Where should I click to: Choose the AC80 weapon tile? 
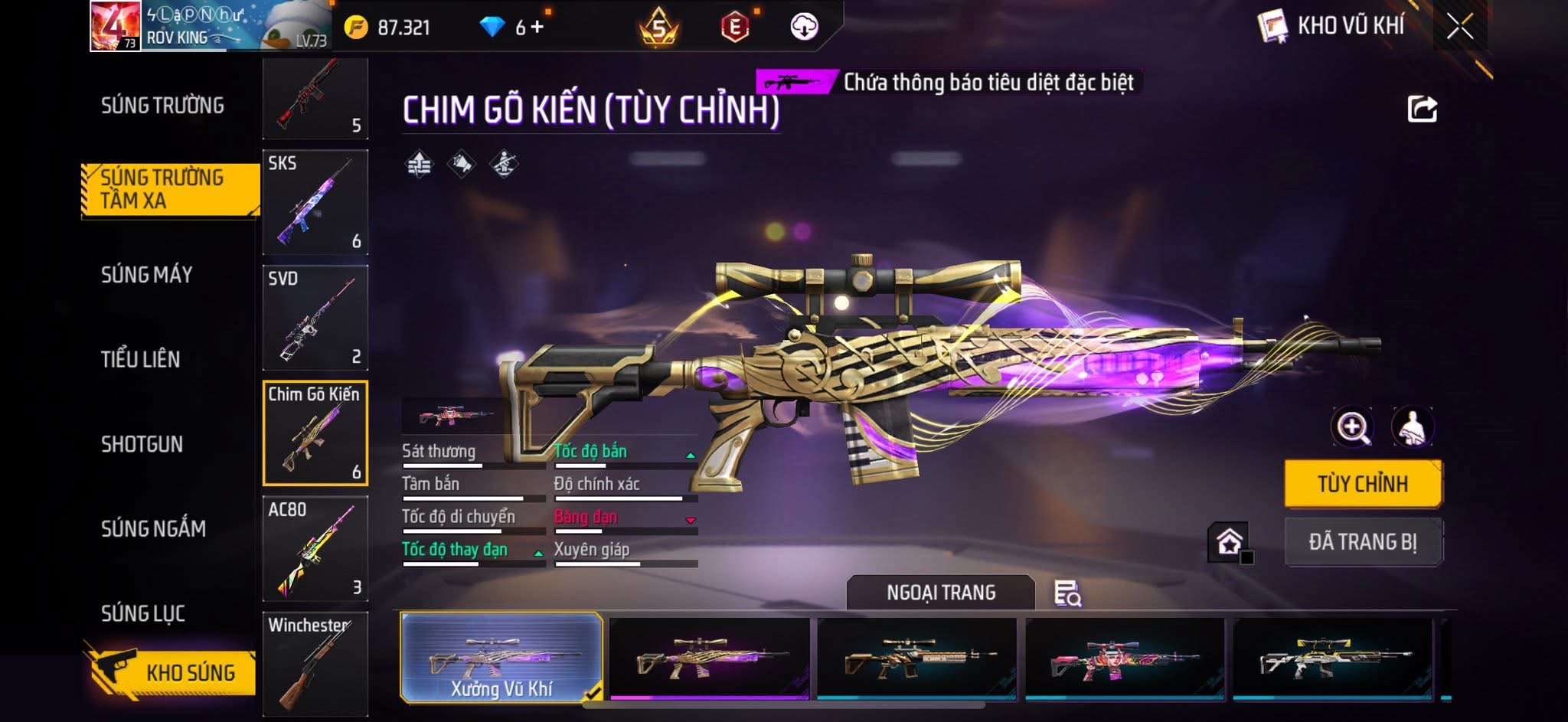click(315, 548)
